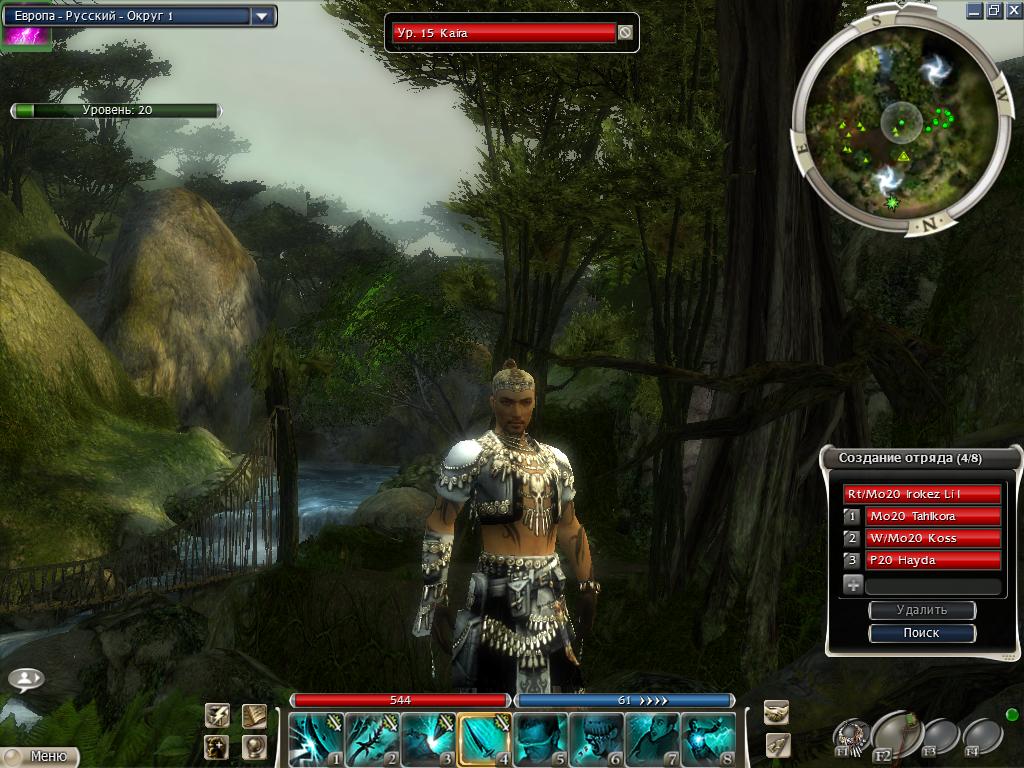Select party member Tahlkora
The height and width of the screenshot is (768, 1024).
pos(932,516)
